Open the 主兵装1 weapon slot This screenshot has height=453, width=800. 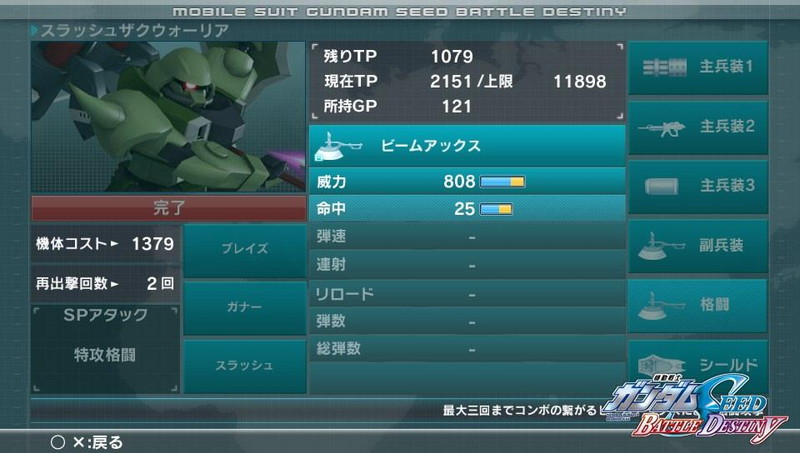click(x=697, y=69)
